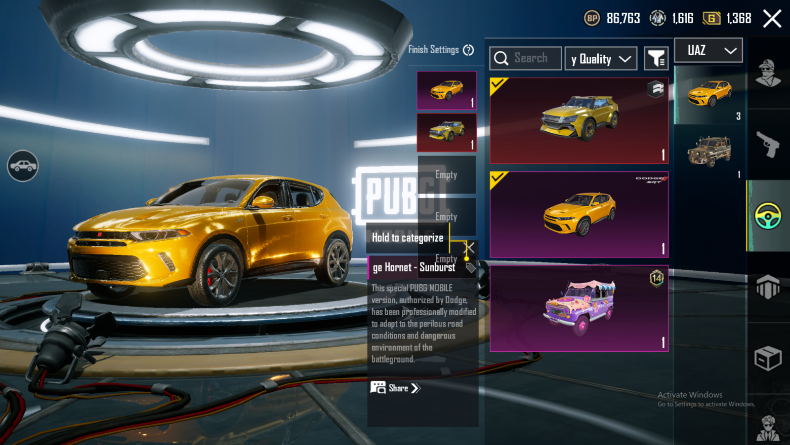790x445 pixels.
Task: Select the gold armored SUV skin card
Action: pyautogui.click(x=579, y=121)
